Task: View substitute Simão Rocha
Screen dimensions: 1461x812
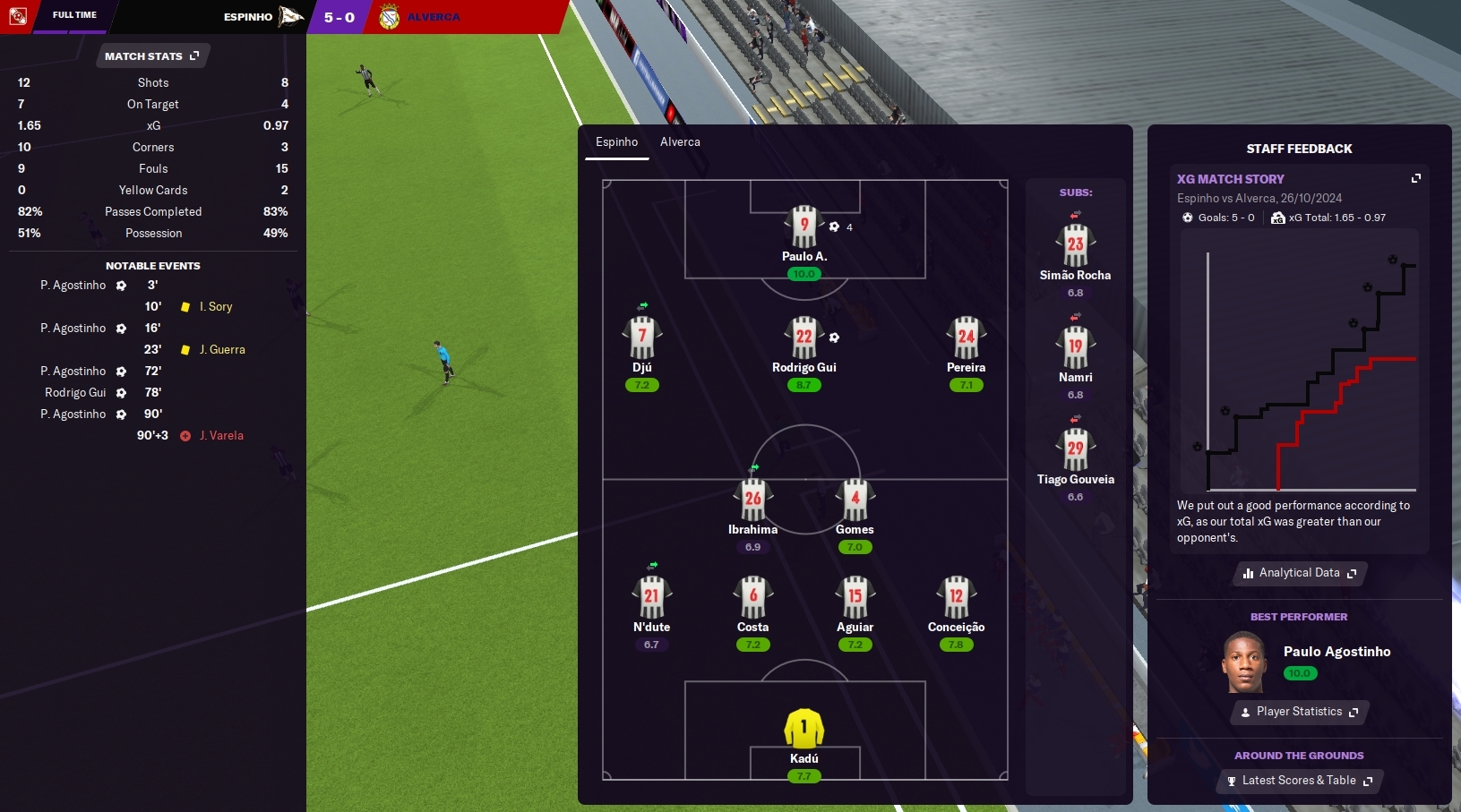Action: pyautogui.click(x=1075, y=246)
